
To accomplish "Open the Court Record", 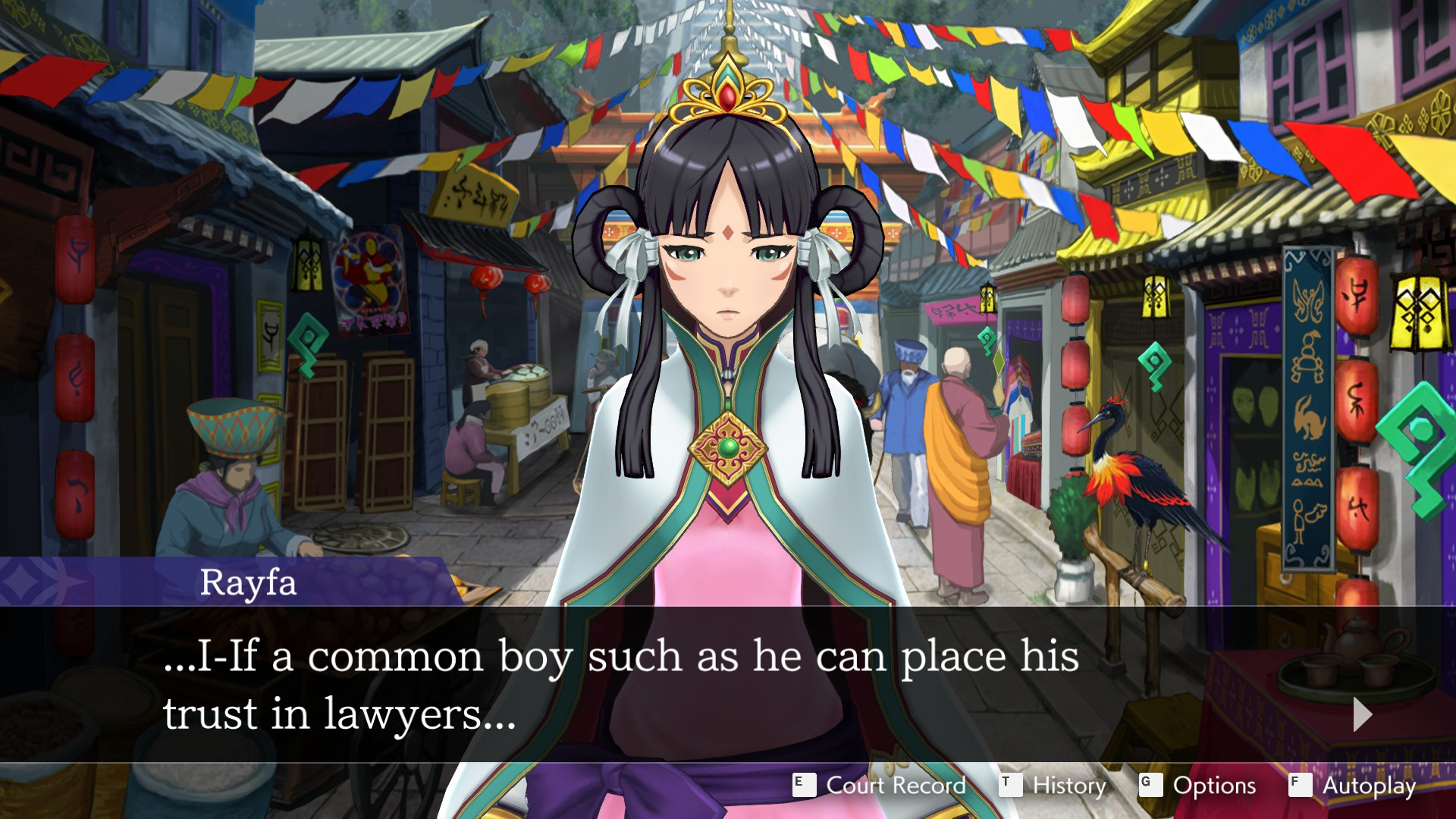I will [880, 786].
